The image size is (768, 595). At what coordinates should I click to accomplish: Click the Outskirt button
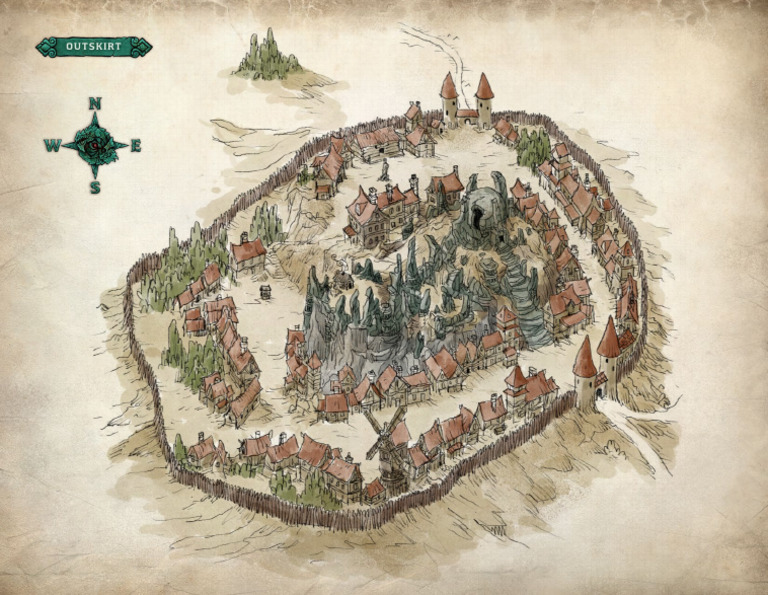coord(93,46)
